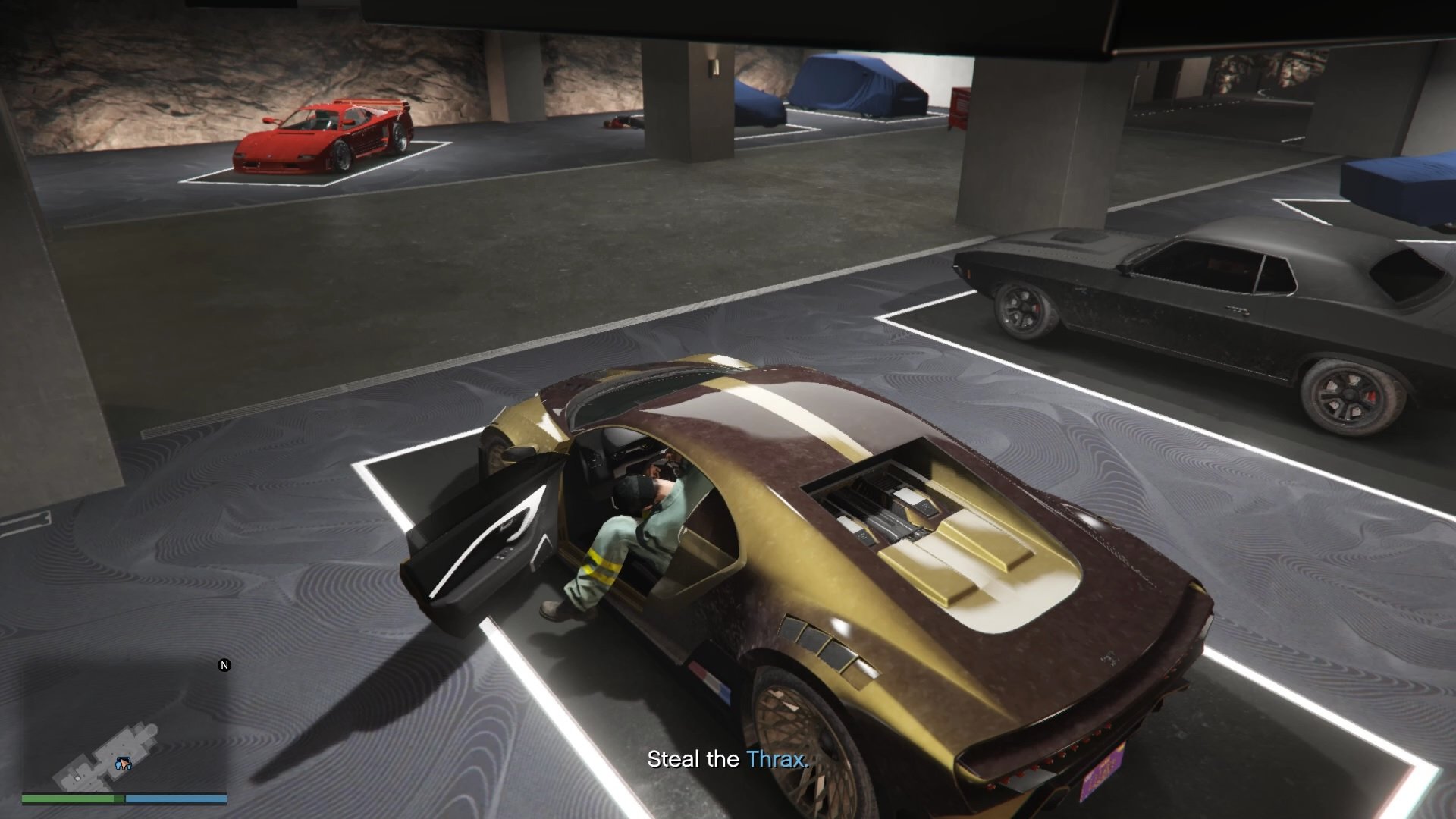Click the north indicator on the minimap
Screen dimensions: 1456x819
[x=224, y=665]
